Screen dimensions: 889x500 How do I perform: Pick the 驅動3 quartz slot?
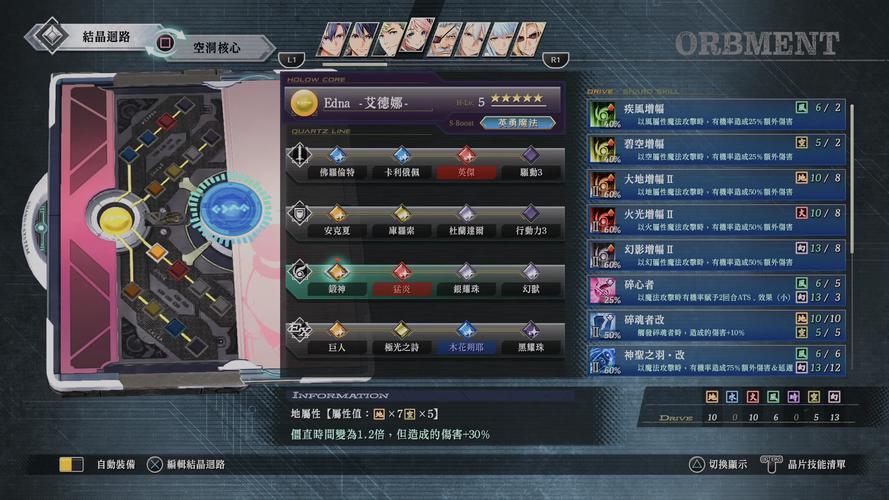pyautogui.click(x=530, y=172)
